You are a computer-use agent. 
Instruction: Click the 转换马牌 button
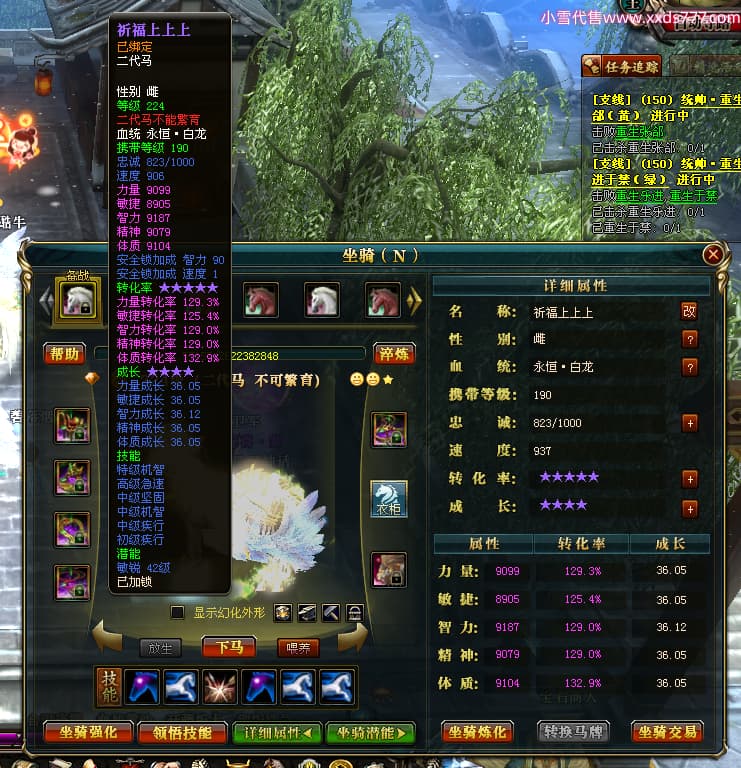576,733
